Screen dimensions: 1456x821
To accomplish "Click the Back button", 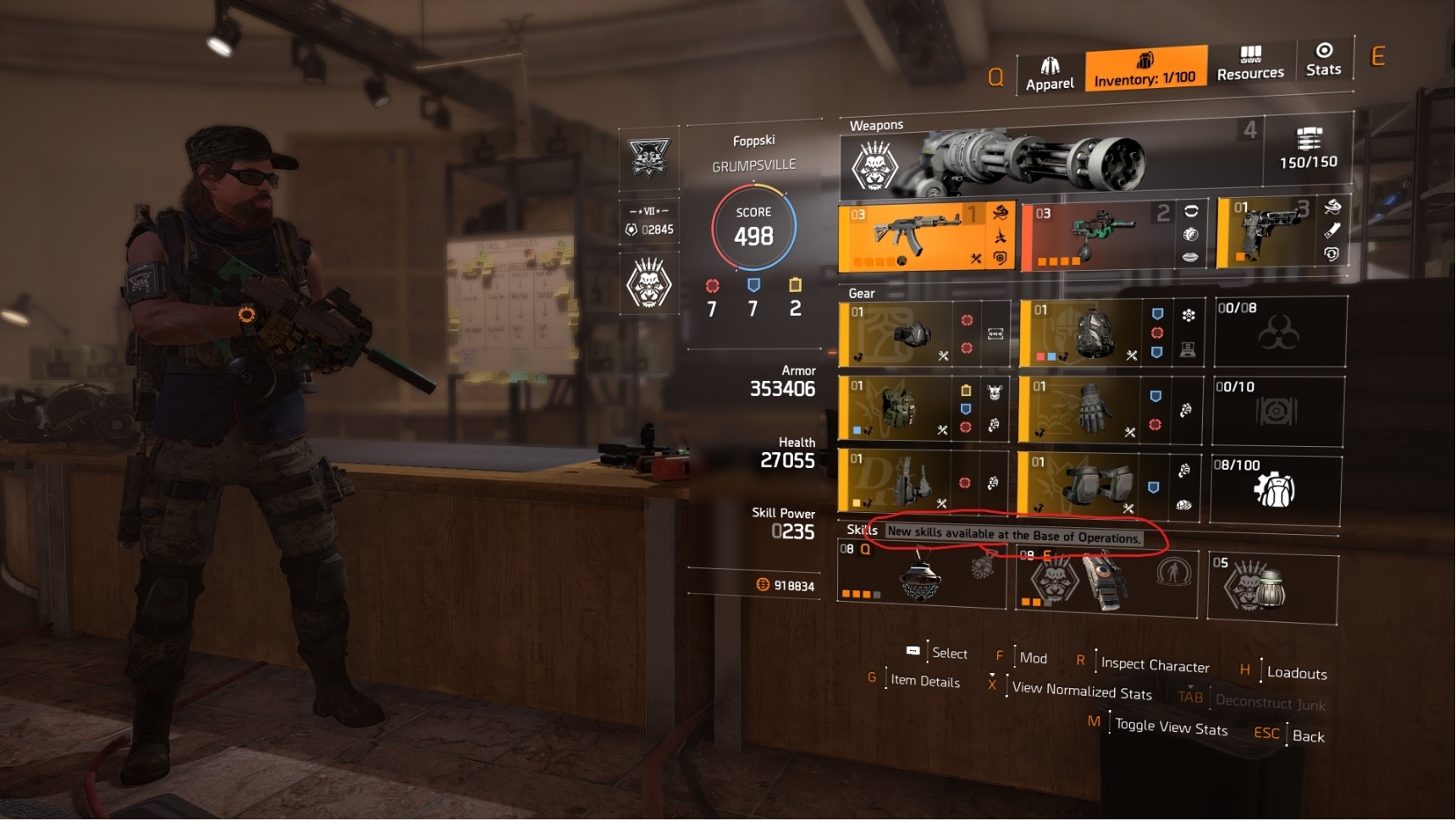I will coord(1308,736).
